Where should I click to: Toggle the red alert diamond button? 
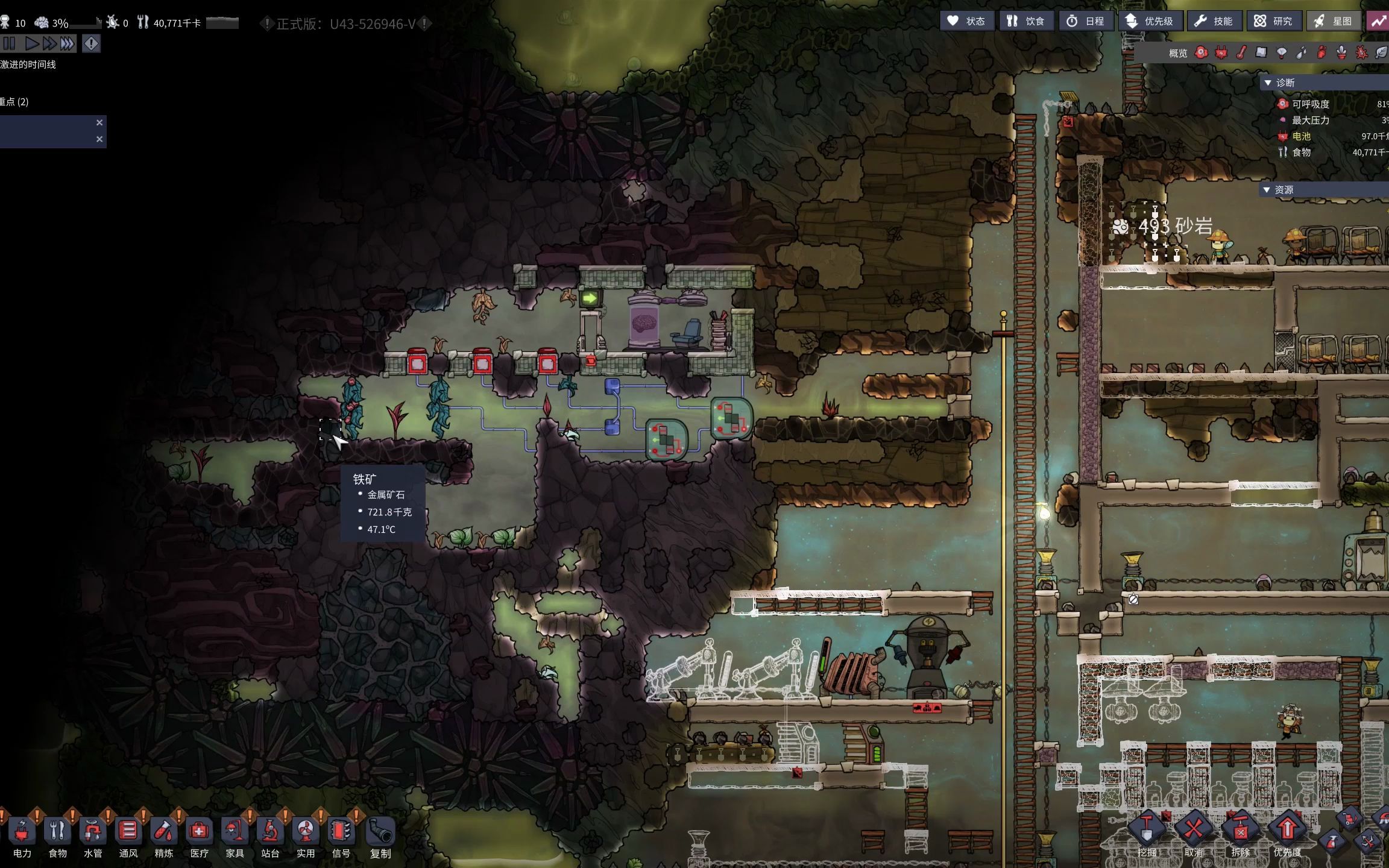point(91,43)
